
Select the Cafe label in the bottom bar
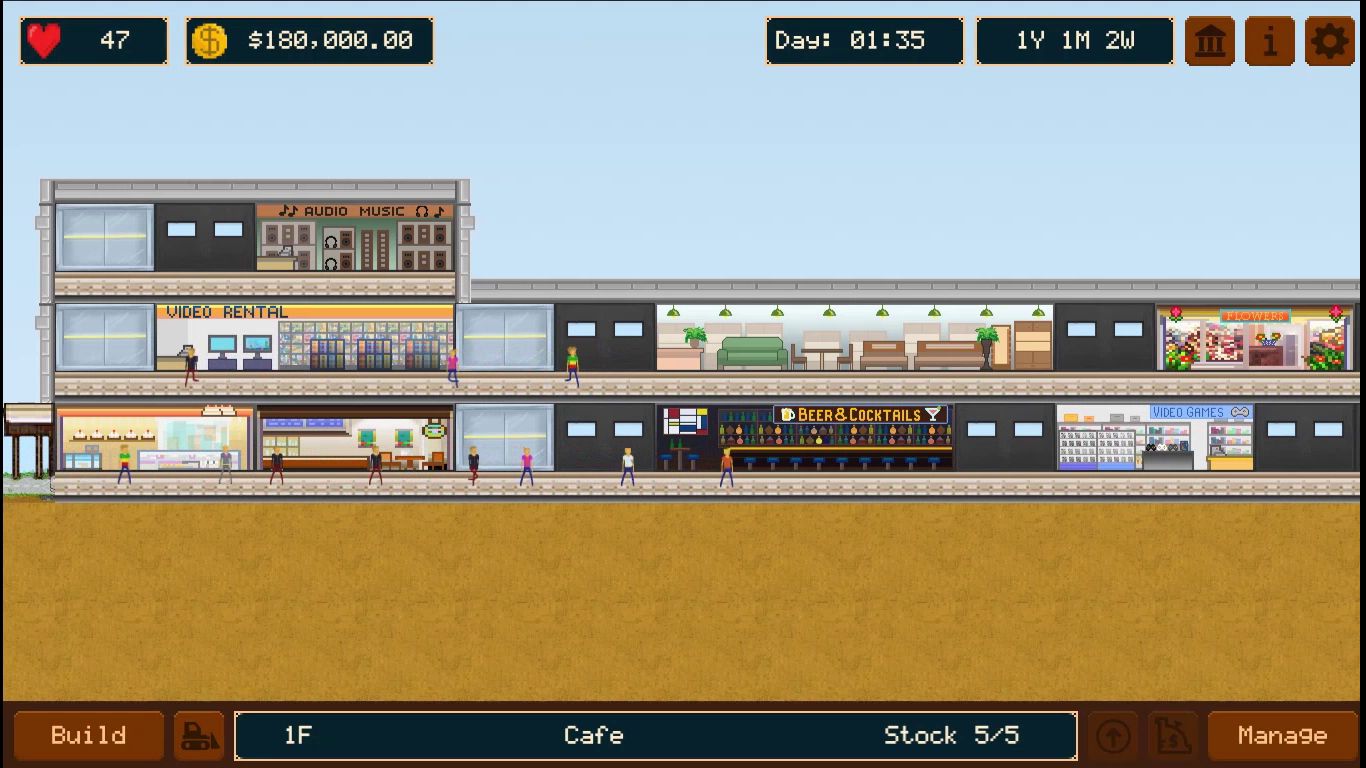tap(593, 735)
